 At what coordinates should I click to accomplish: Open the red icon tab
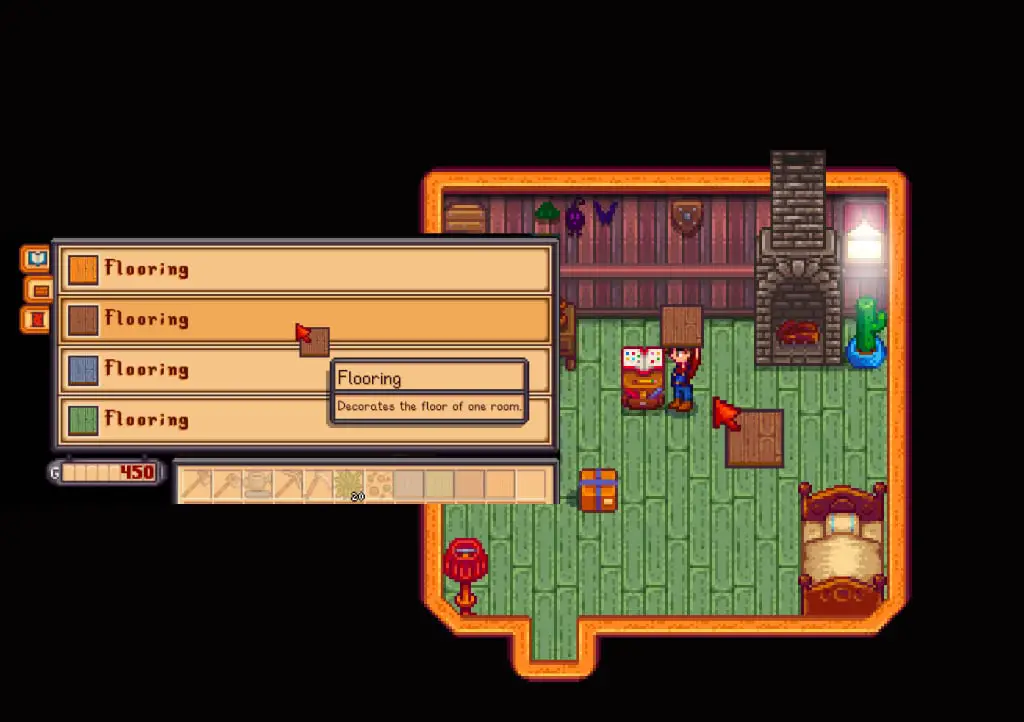click(36, 320)
